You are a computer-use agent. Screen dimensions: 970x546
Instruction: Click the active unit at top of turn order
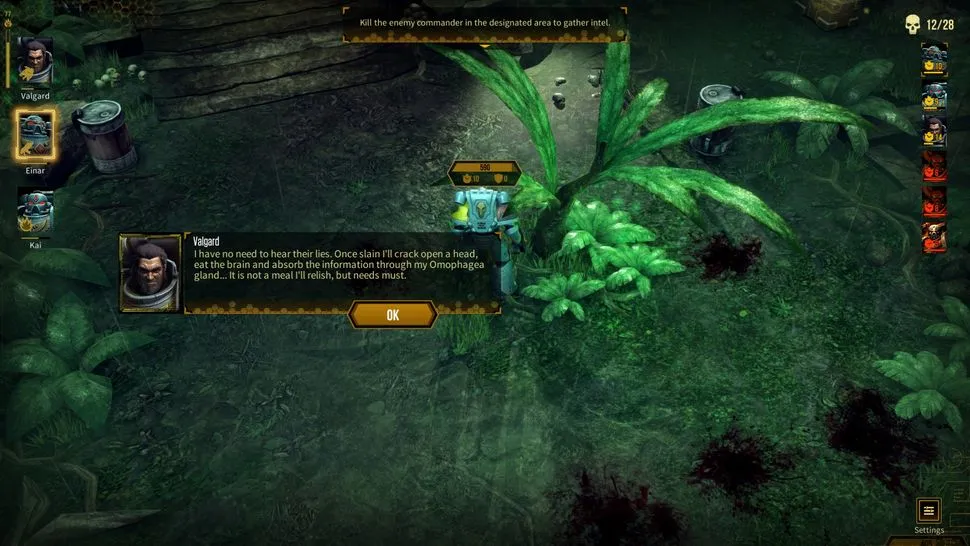click(x=933, y=59)
